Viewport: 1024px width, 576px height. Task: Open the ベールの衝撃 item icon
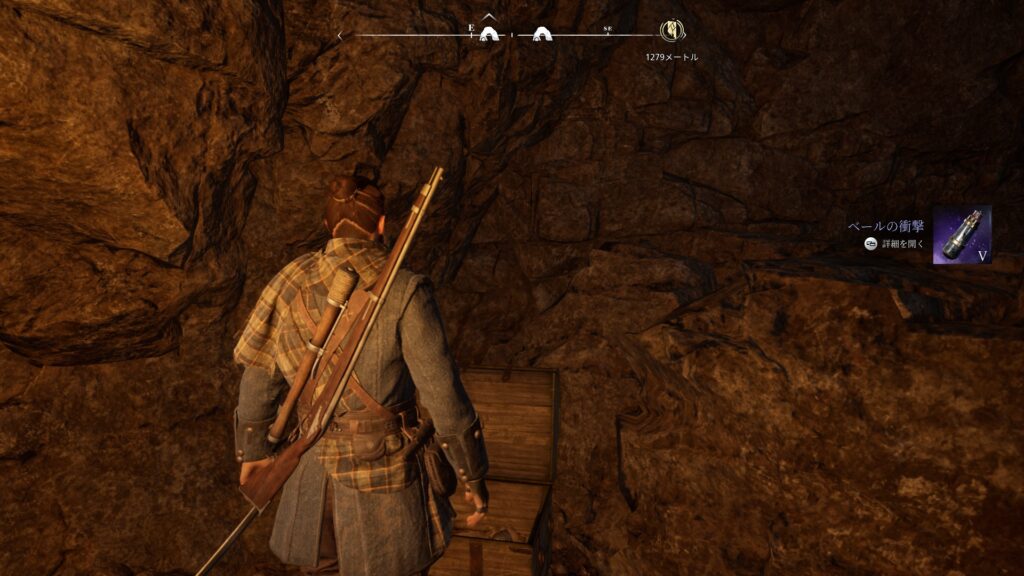pyautogui.click(x=962, y=235)
